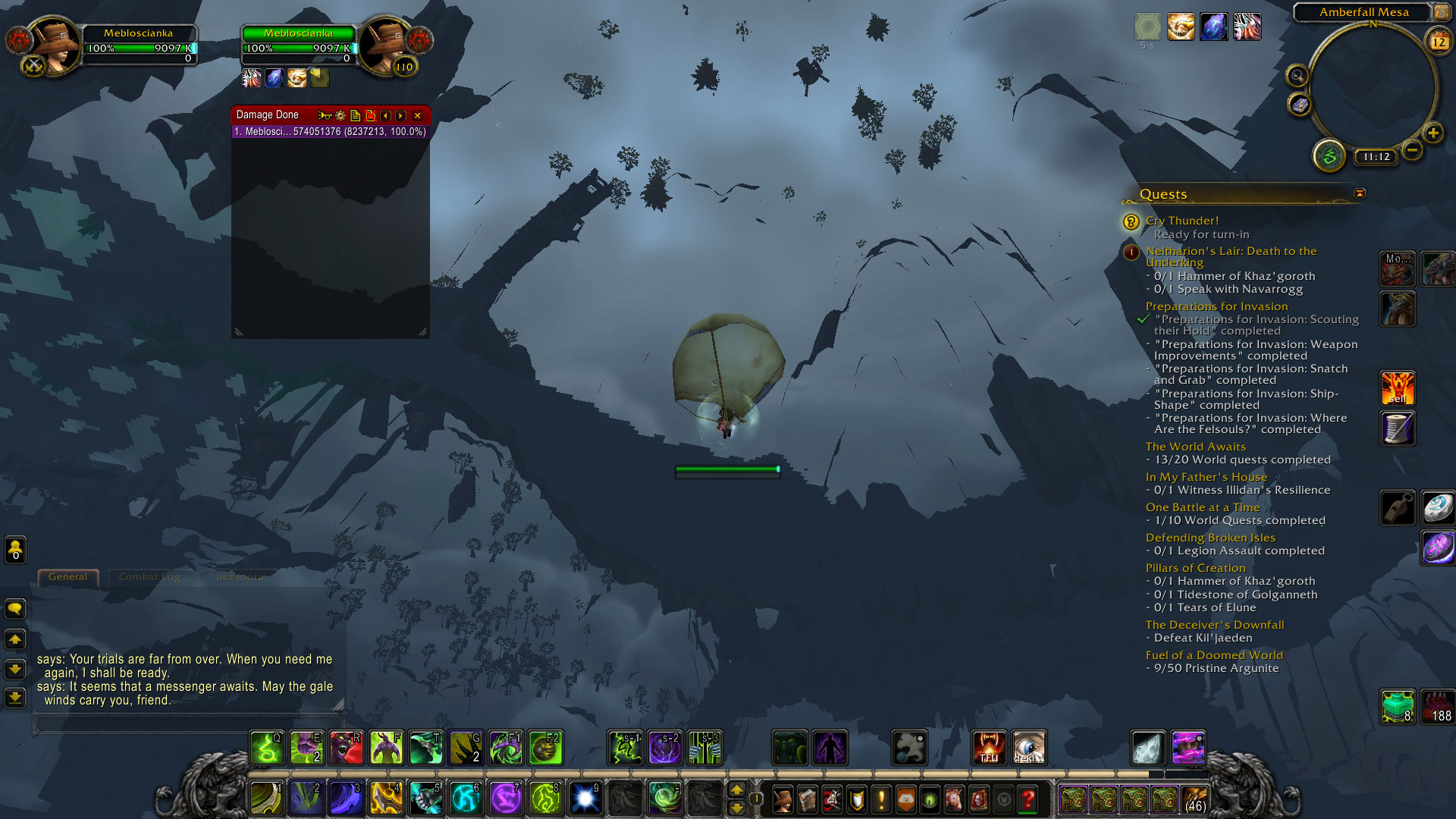
Task: Zoom in the minimap with the plus button
Action: [x=1432, y=133]
